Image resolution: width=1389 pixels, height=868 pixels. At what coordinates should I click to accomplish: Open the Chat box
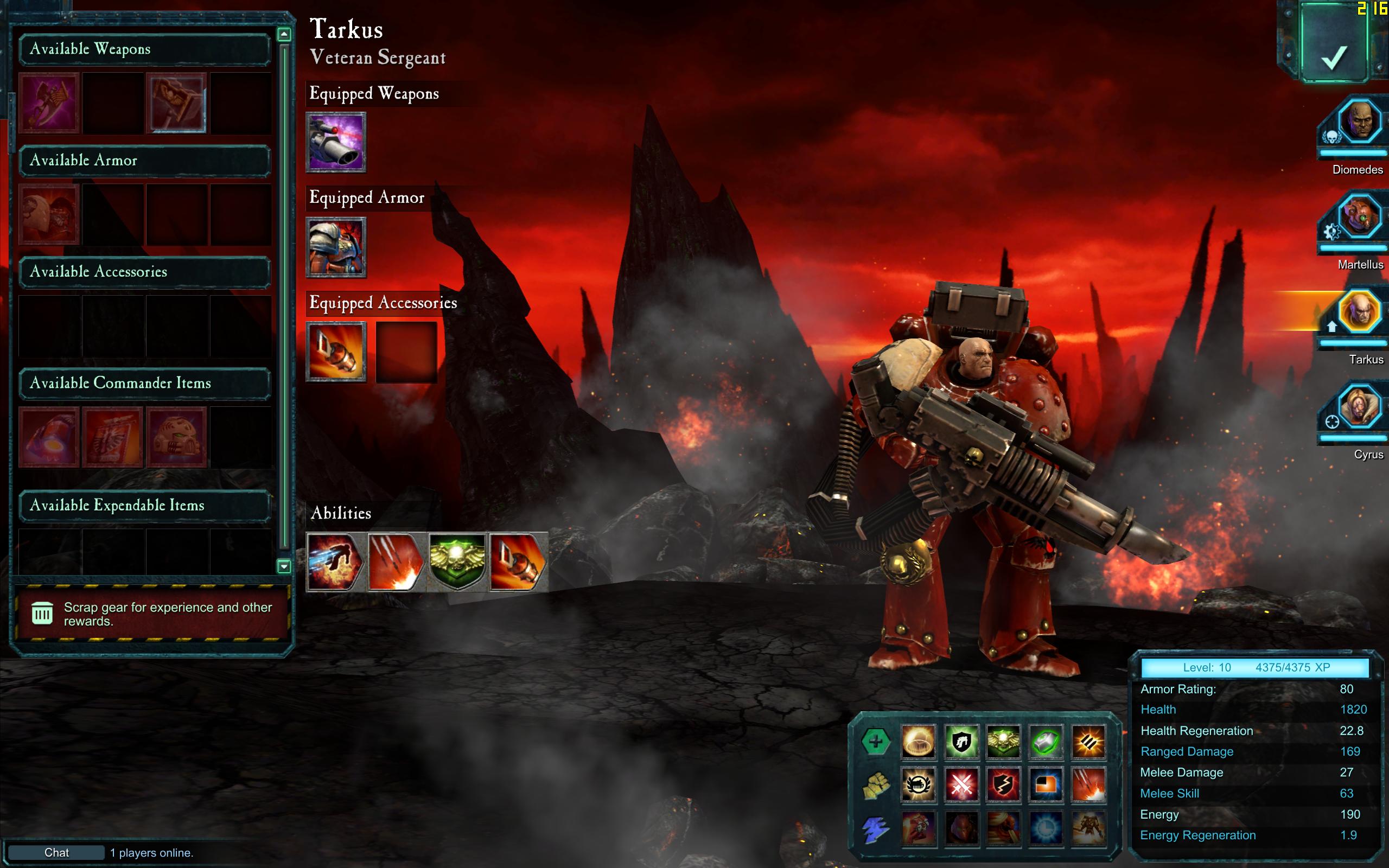click(56, 852)
